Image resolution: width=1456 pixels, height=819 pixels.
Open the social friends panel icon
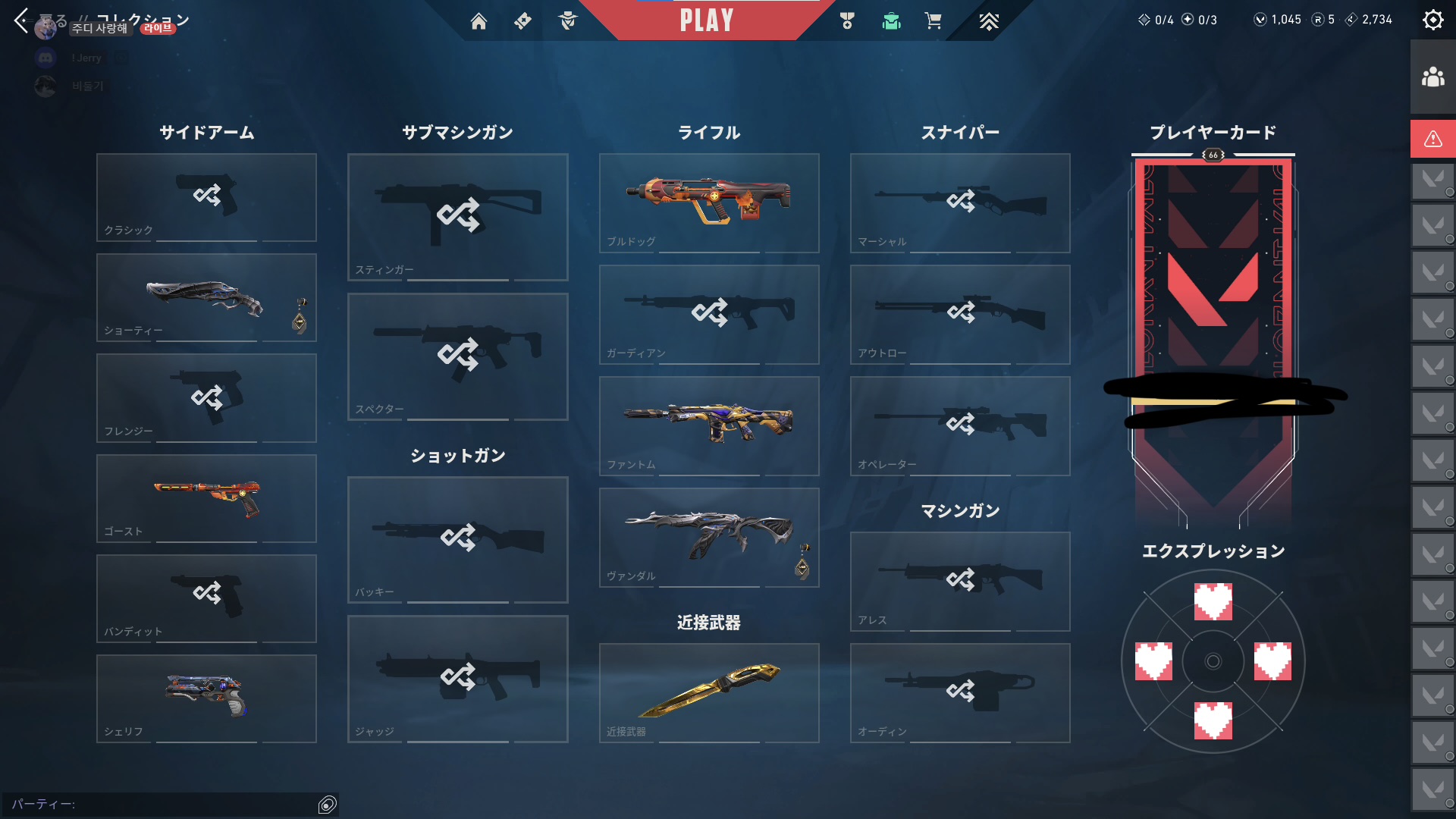tap(1432, 77)
